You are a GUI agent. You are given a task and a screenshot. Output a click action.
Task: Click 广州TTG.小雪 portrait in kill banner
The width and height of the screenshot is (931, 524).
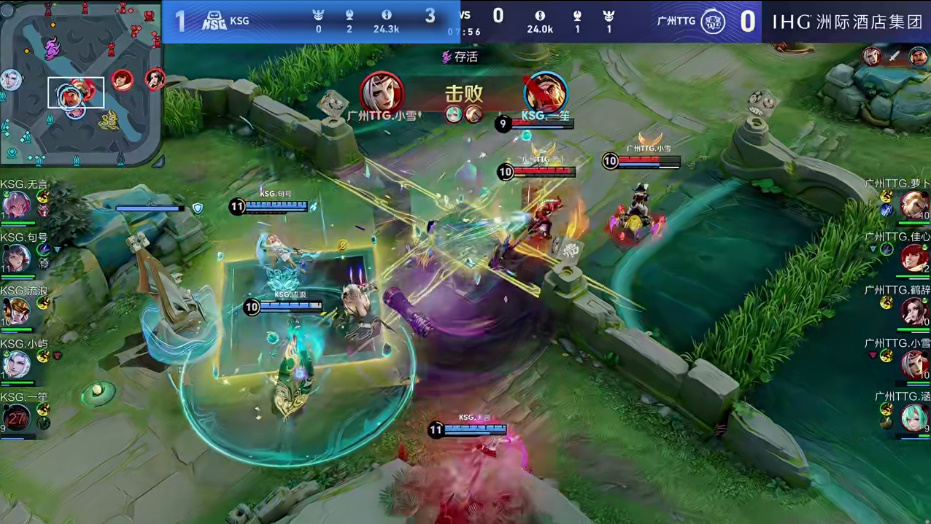pos(381,92)
